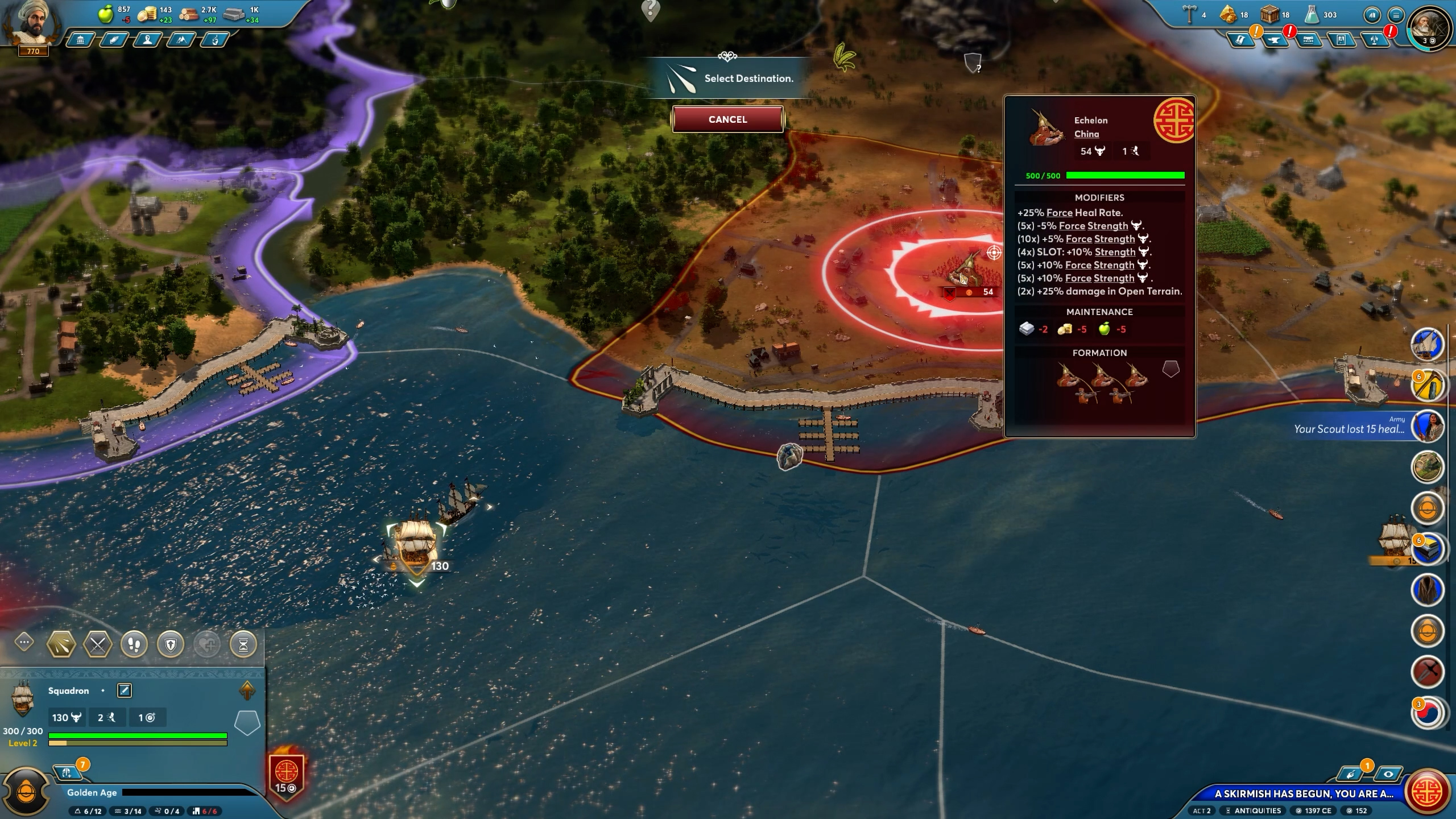Viewport: 1456px width, 819px height.
Task: Open the game menu hamburger button
Action: pyautogui.click(x=1396, y=15)
